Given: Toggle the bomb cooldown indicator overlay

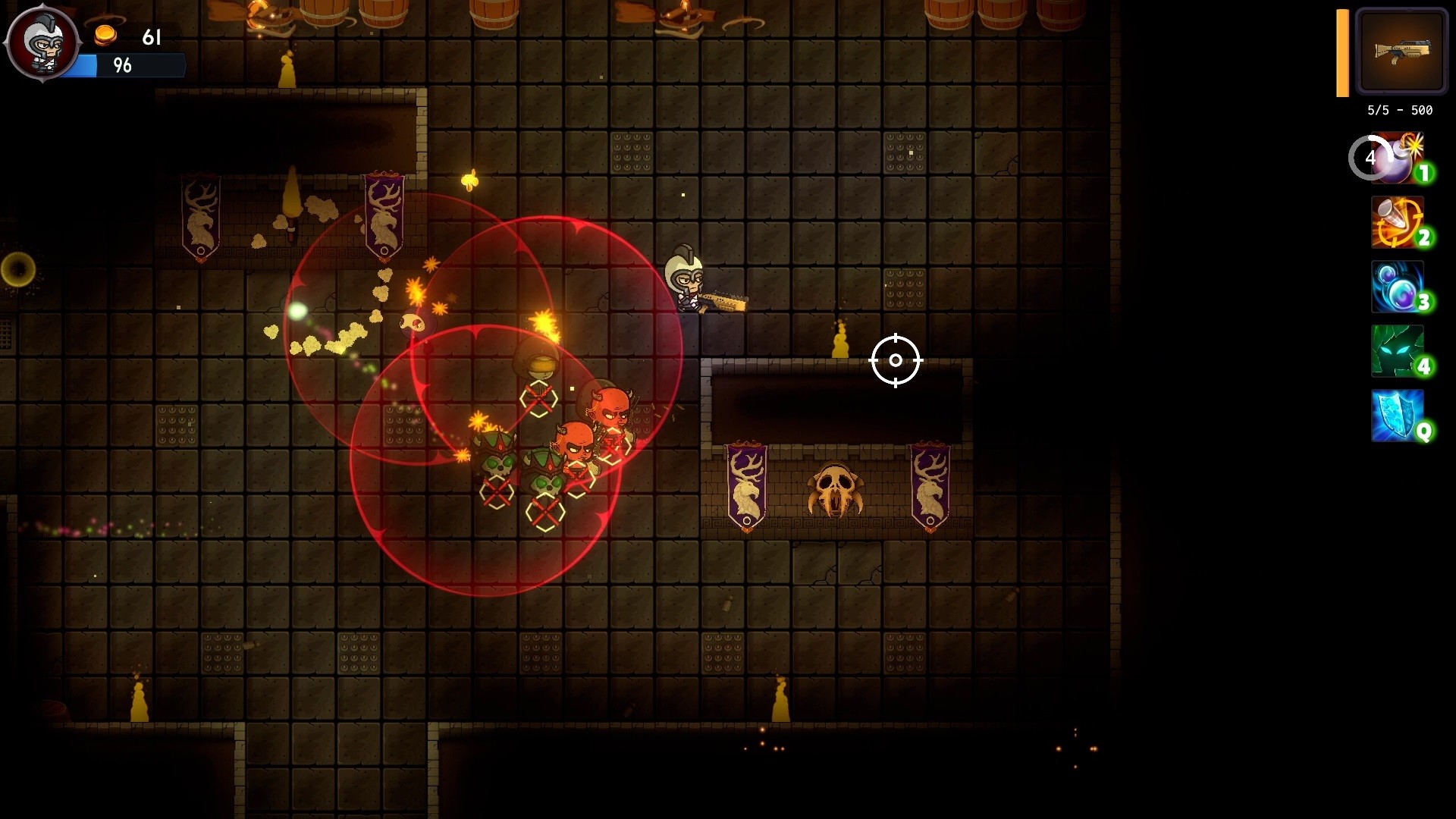Looking at the screenshot, I should 1370,157.
